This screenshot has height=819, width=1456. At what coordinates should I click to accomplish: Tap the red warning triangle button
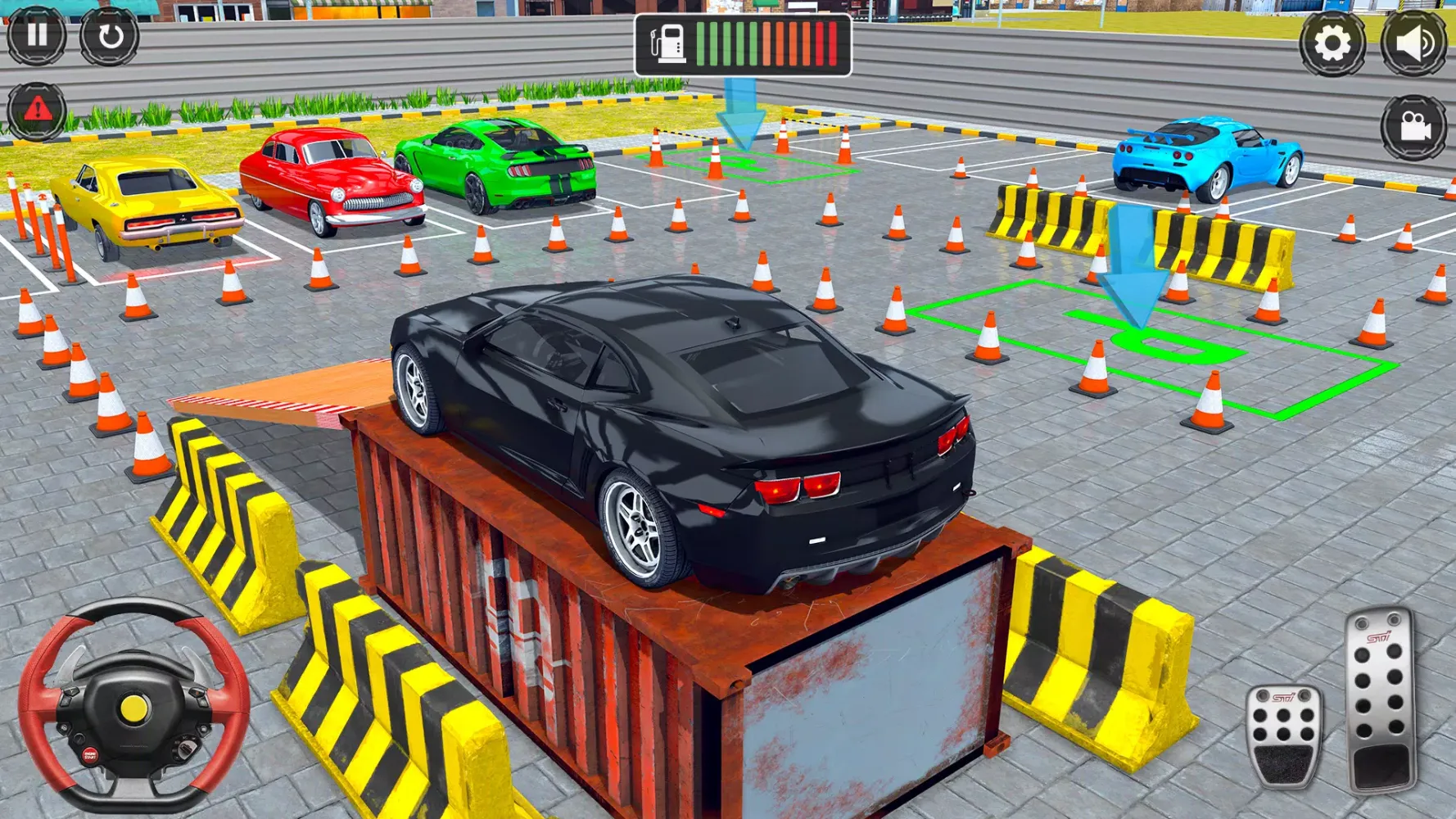point(37,111)
